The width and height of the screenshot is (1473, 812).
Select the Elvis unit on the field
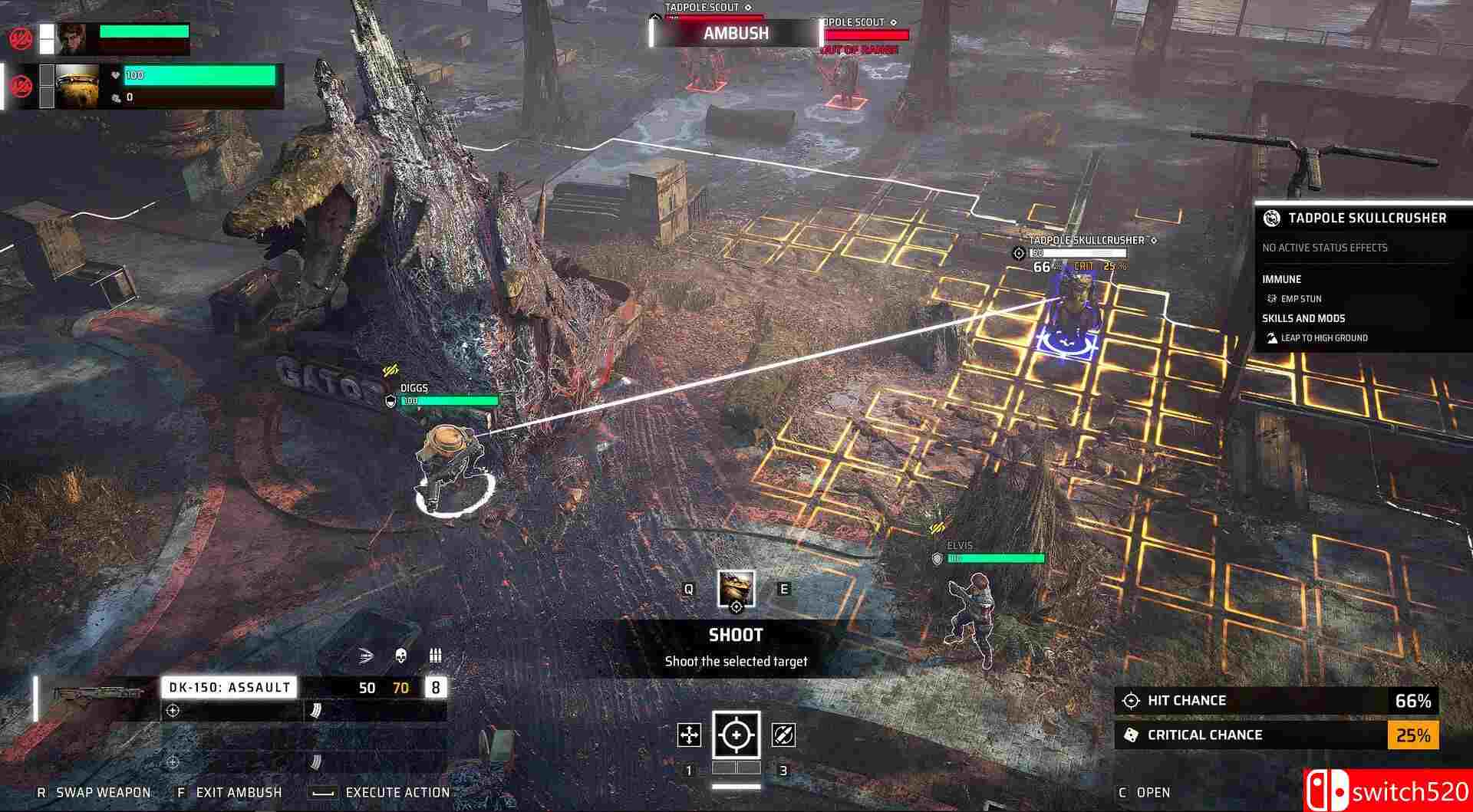pyautogui.click(x=973, y=617)
